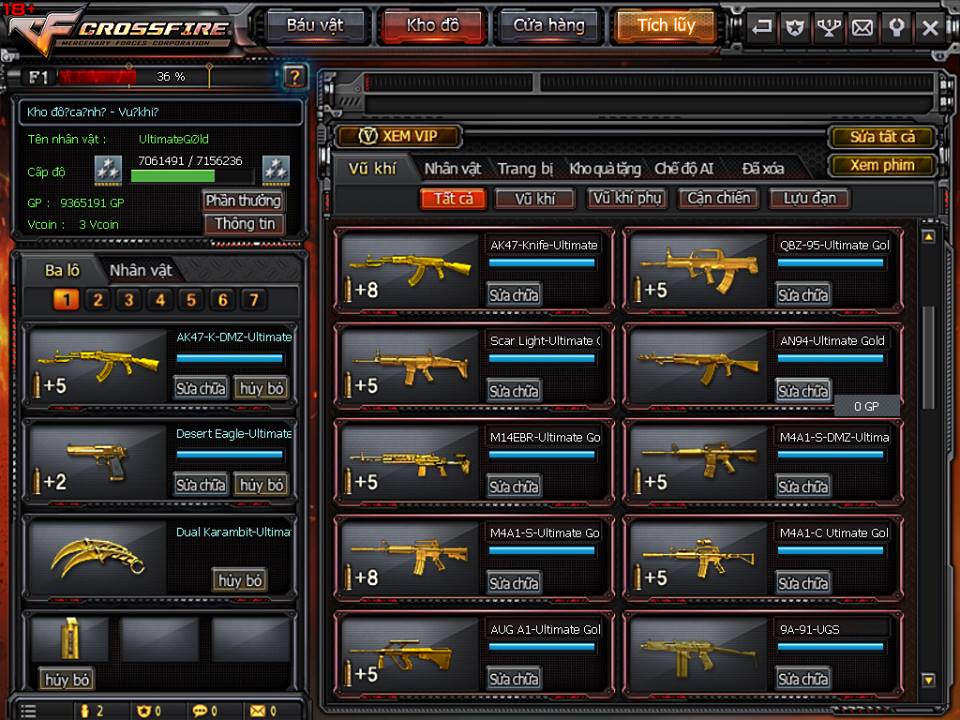
Task: Open the Tích lũy menu
Action: click(665, 26)
